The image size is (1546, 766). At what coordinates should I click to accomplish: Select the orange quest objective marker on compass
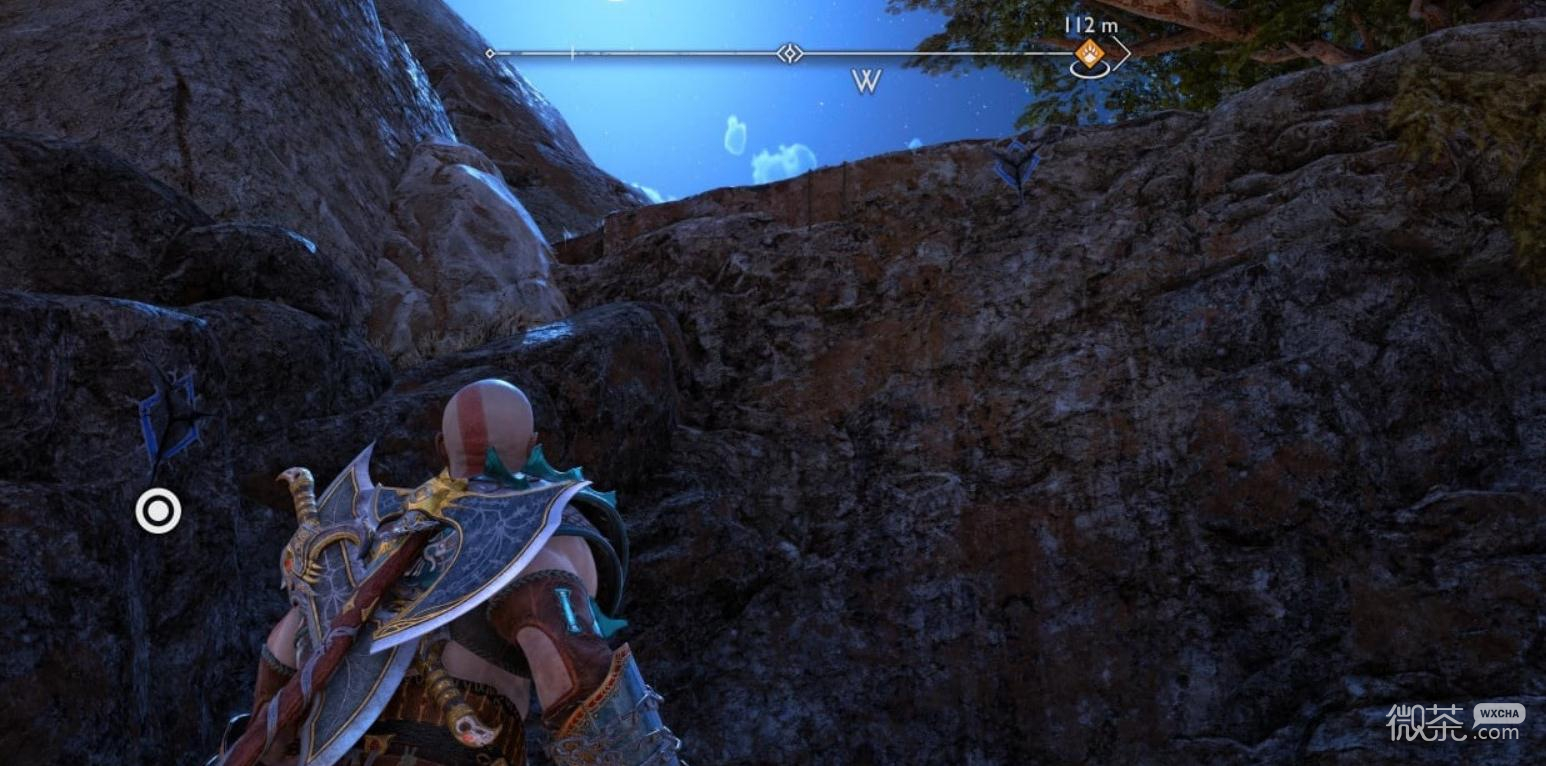click(1089, 53)
